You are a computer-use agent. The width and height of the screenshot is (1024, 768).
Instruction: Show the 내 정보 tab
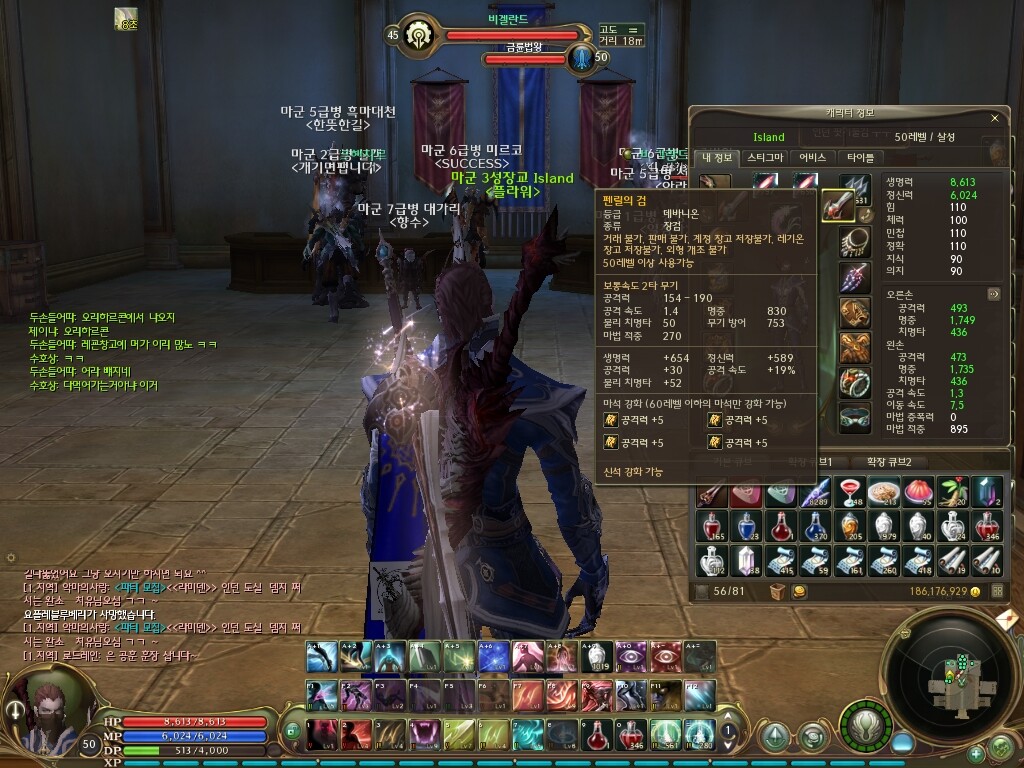pyautogui.click(x=718, y=157)
